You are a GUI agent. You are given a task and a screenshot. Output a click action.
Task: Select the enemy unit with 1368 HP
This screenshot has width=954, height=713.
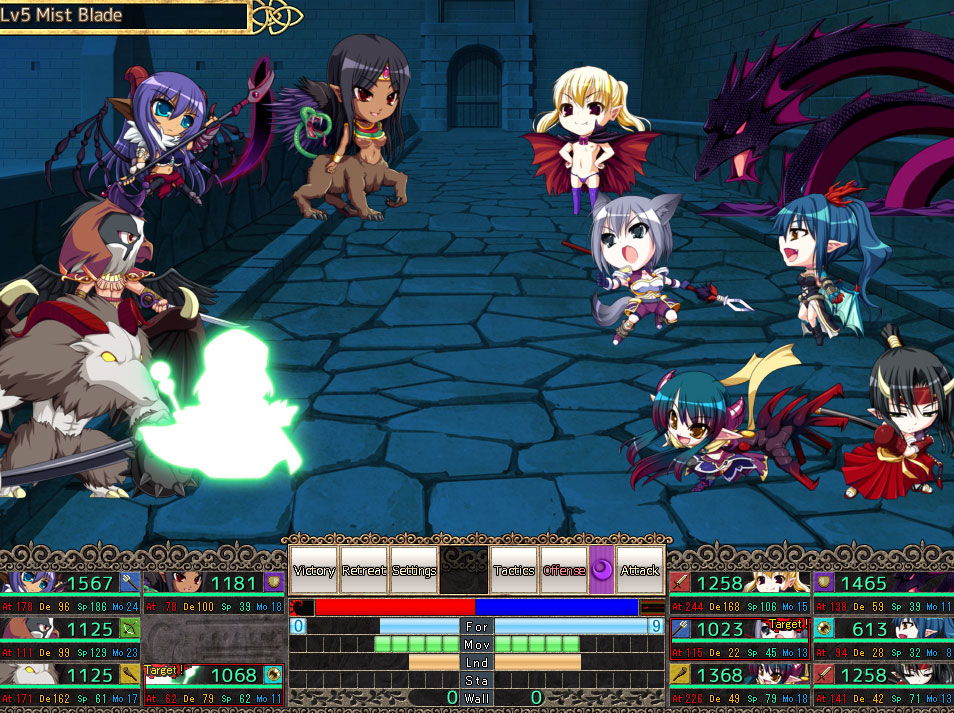click(x=740, y=683)
